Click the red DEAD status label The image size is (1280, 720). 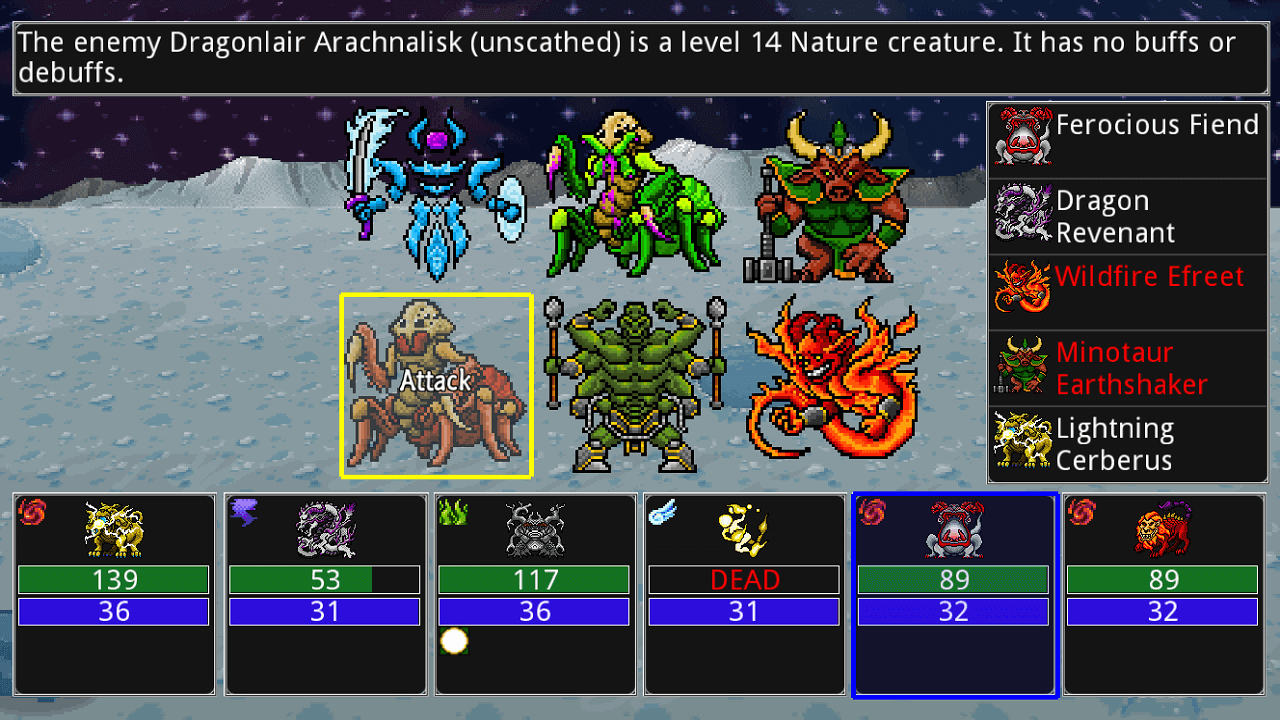pyautogui.click(x=744, y=579)
